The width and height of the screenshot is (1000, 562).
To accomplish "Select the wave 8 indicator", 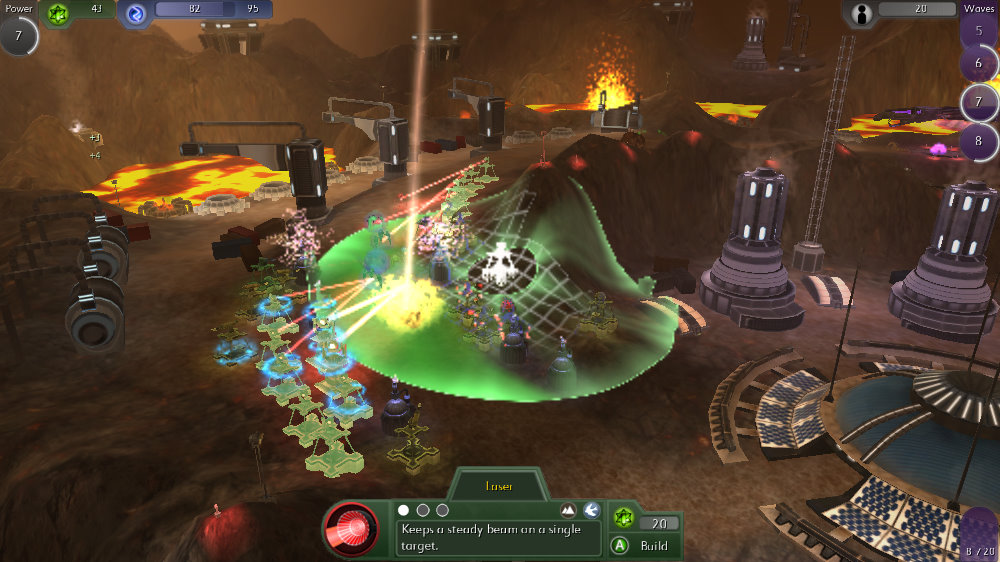I will tap(978, 139).
